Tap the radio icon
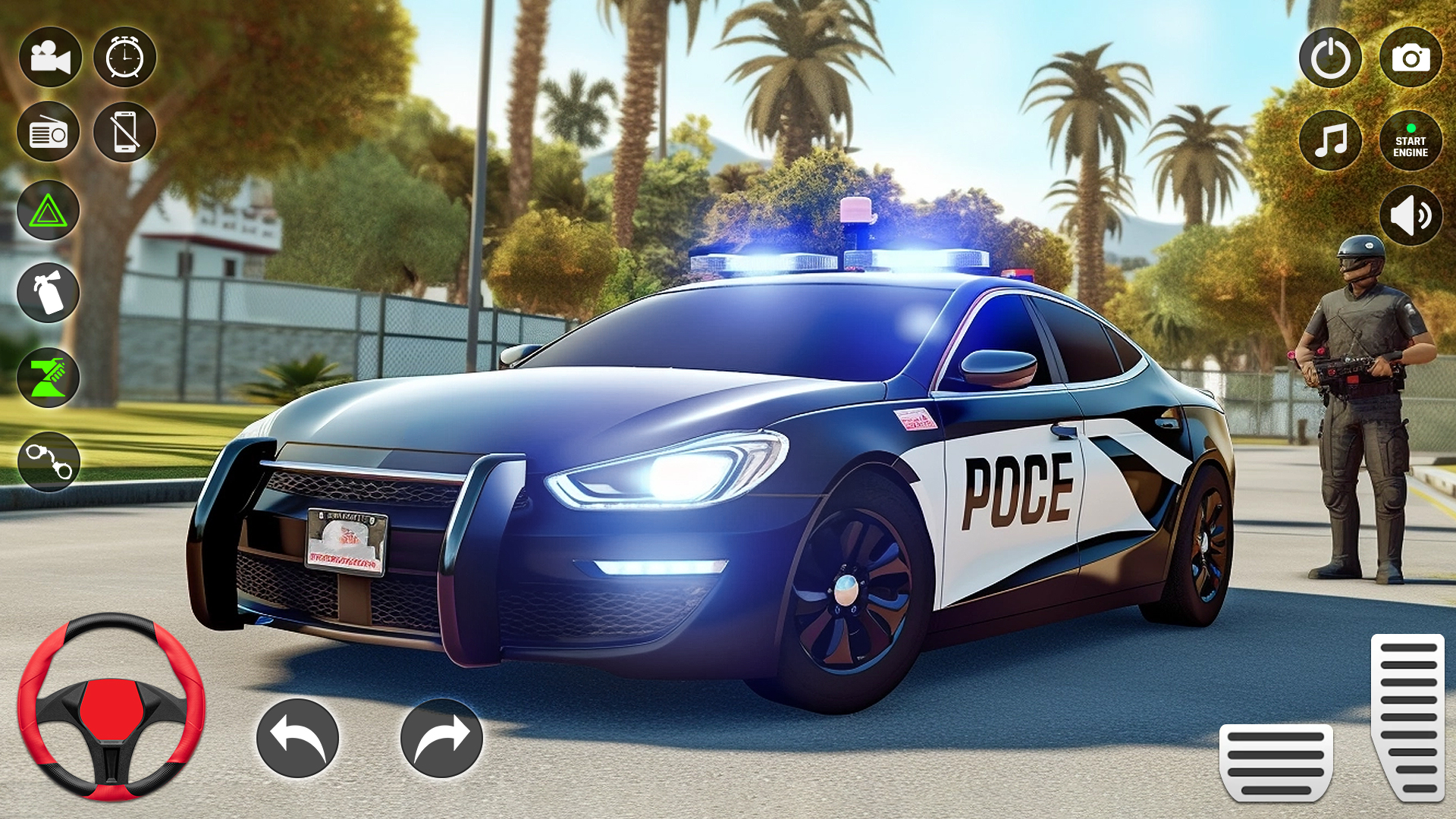Image resolution: width=1456 pixels, height=819 pixels. [48, 132]
